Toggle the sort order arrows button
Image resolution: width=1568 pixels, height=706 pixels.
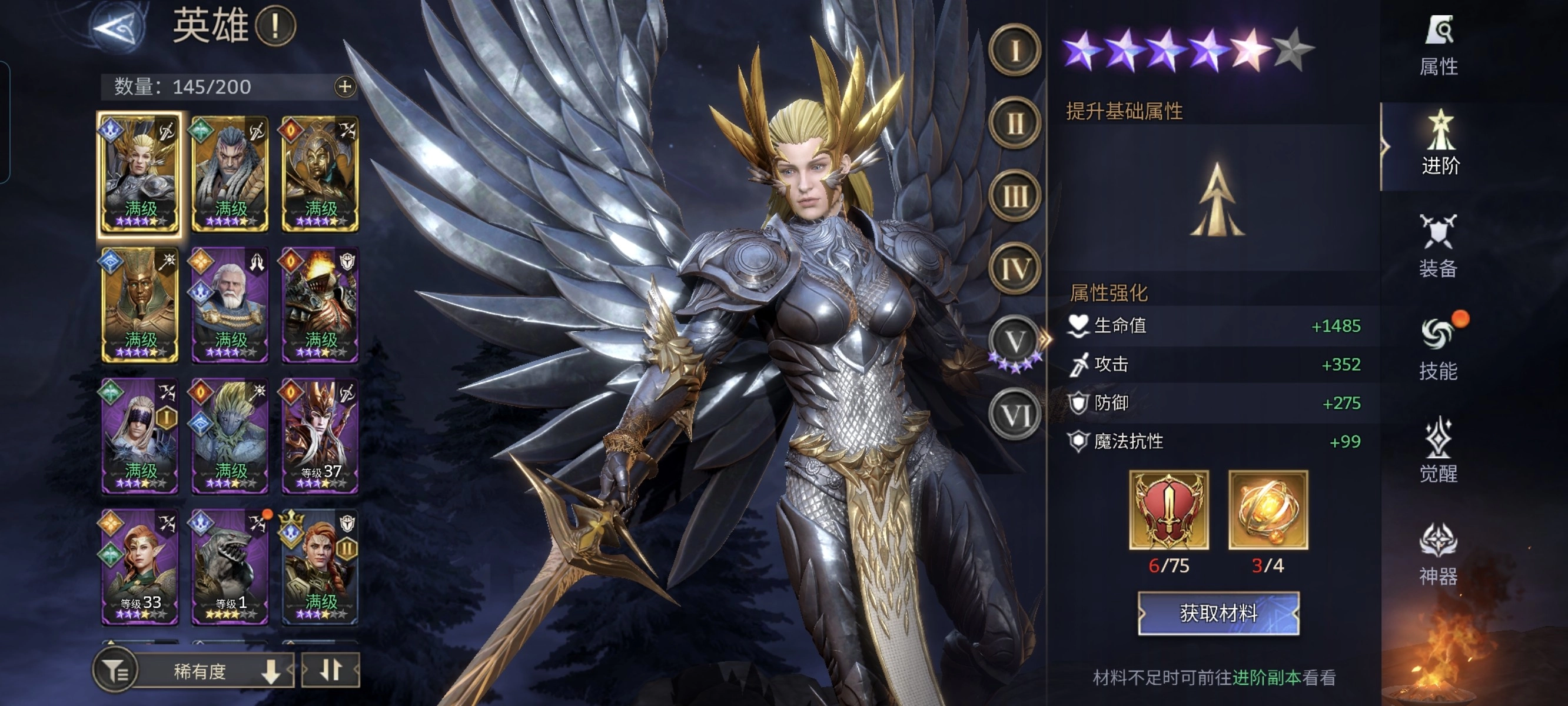pyautogui.click(x=331, y=671)
